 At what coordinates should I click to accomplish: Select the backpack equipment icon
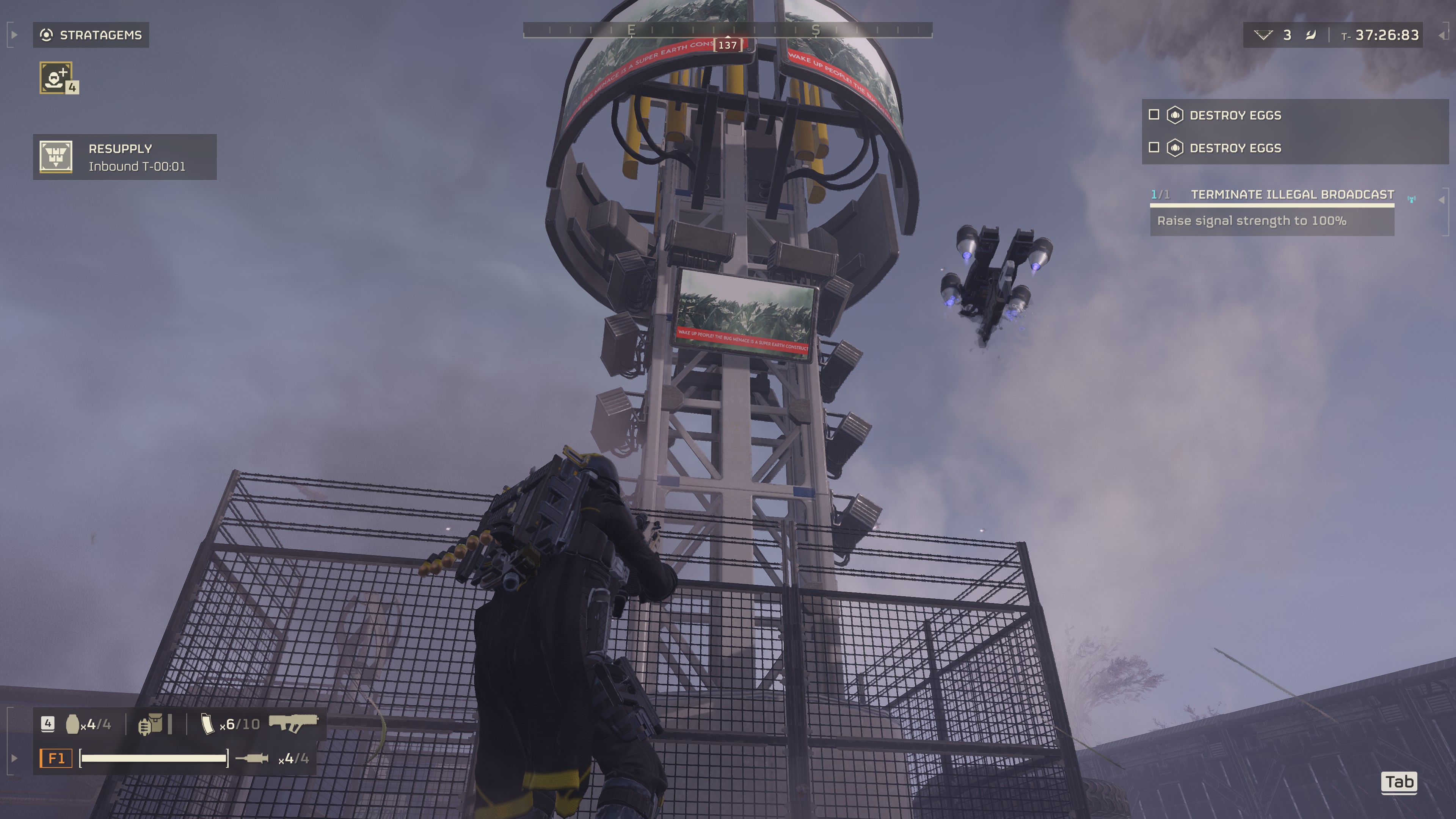coord(151,724)
